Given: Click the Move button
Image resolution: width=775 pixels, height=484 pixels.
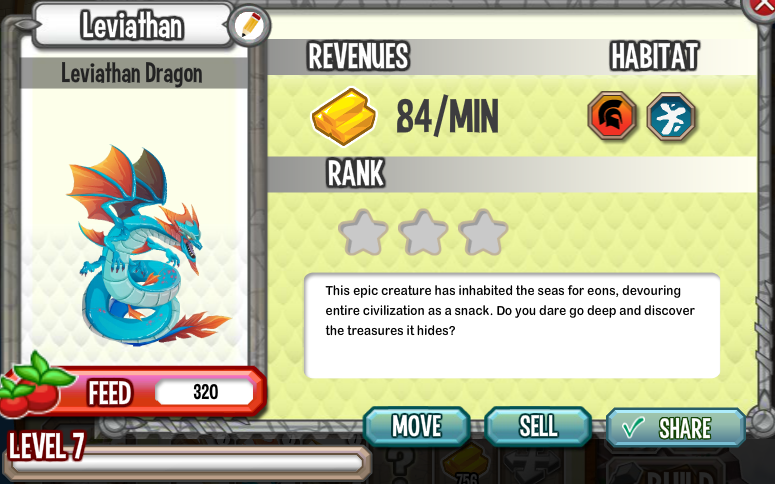Looking at the screenshot, I should click(416, 426).
